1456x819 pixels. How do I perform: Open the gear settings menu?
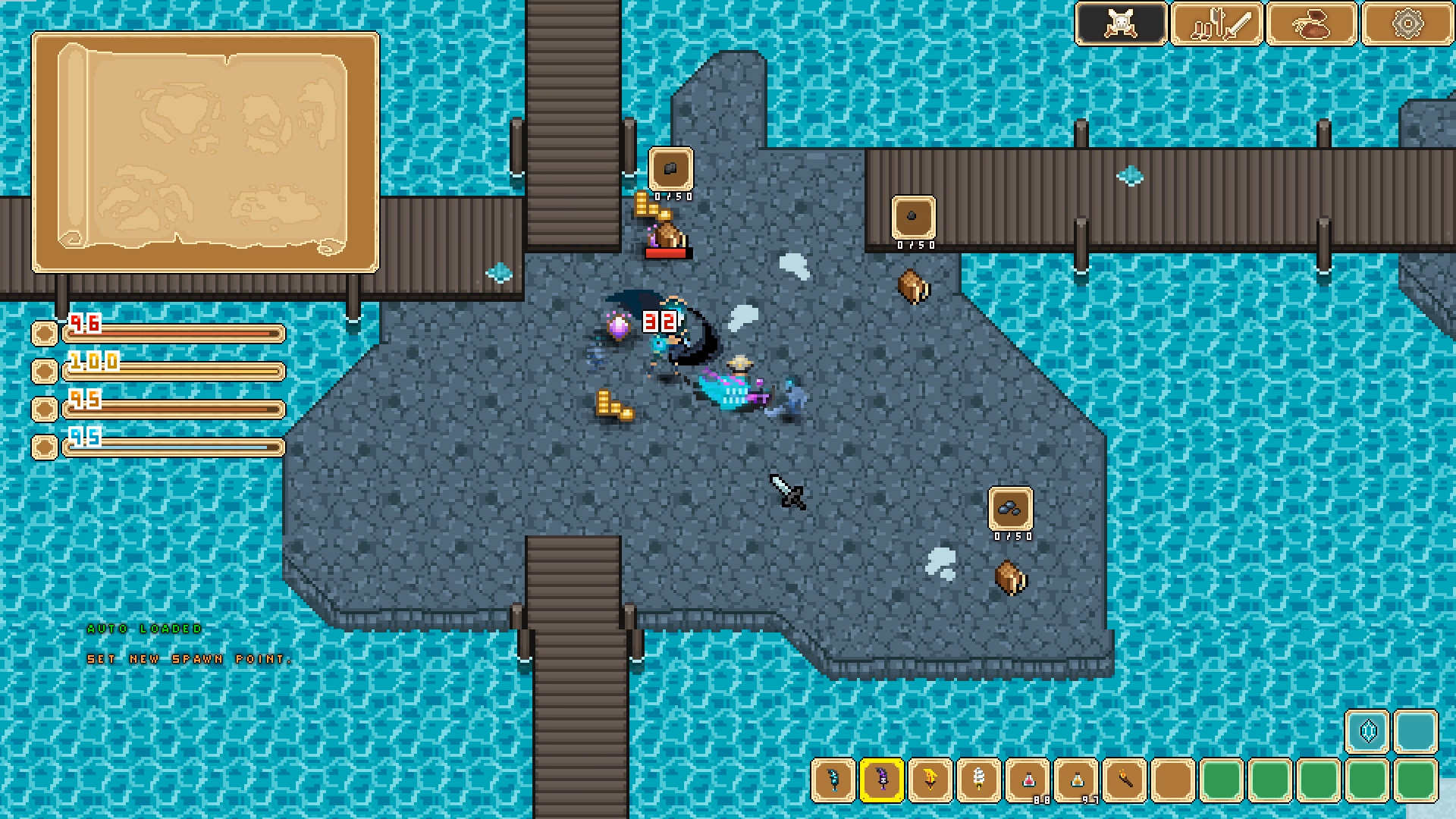(x=1409, y=24)
